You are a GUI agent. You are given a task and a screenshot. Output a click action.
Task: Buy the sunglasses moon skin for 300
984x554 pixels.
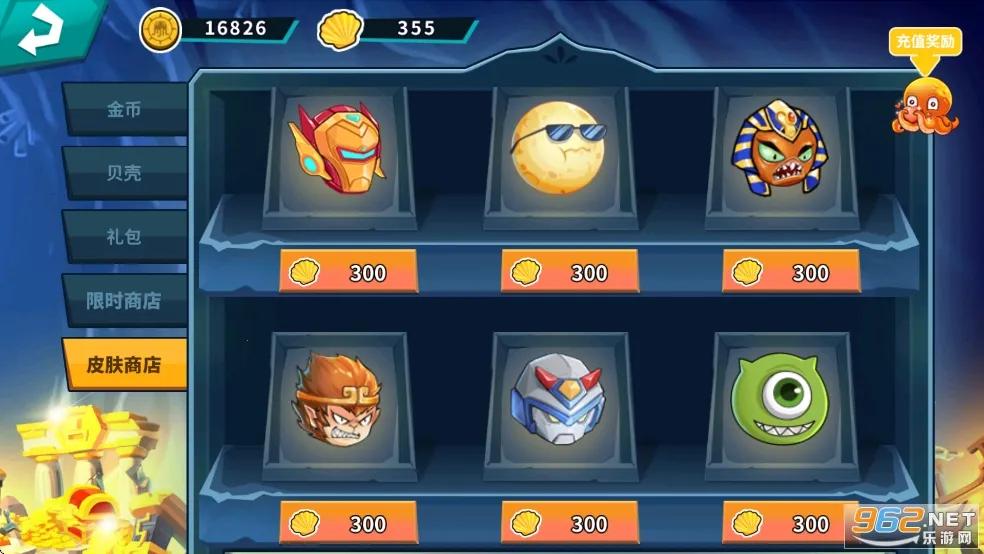(570, 272)
